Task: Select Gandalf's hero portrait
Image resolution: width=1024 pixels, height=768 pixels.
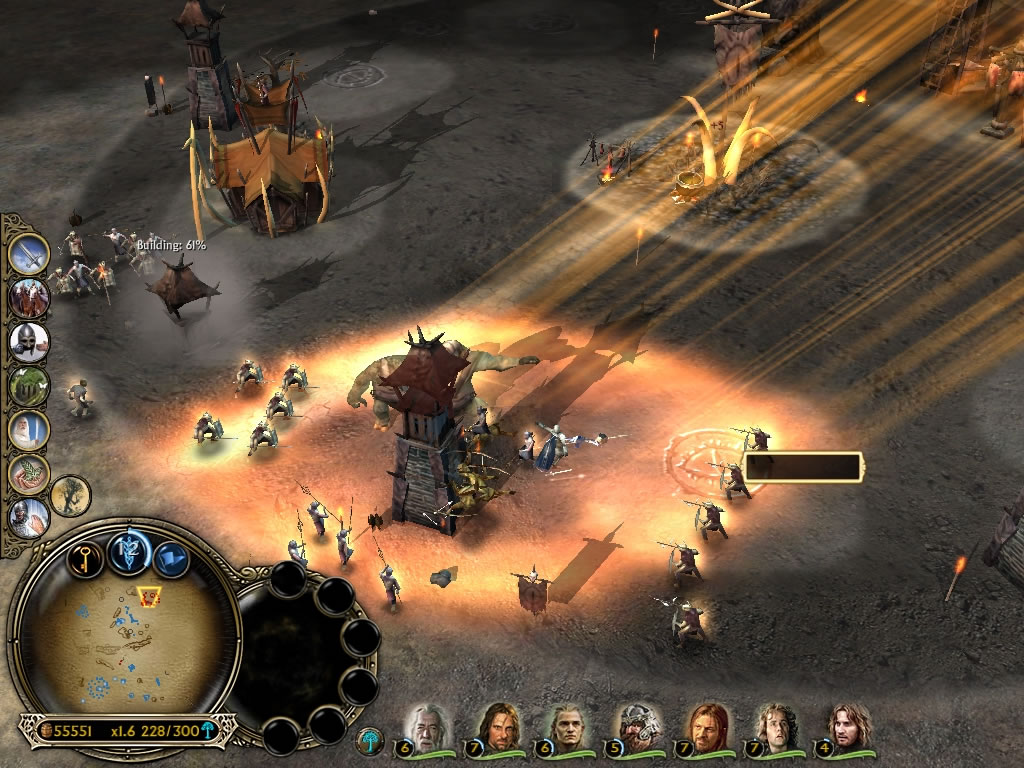Action: tap(427, 727)
